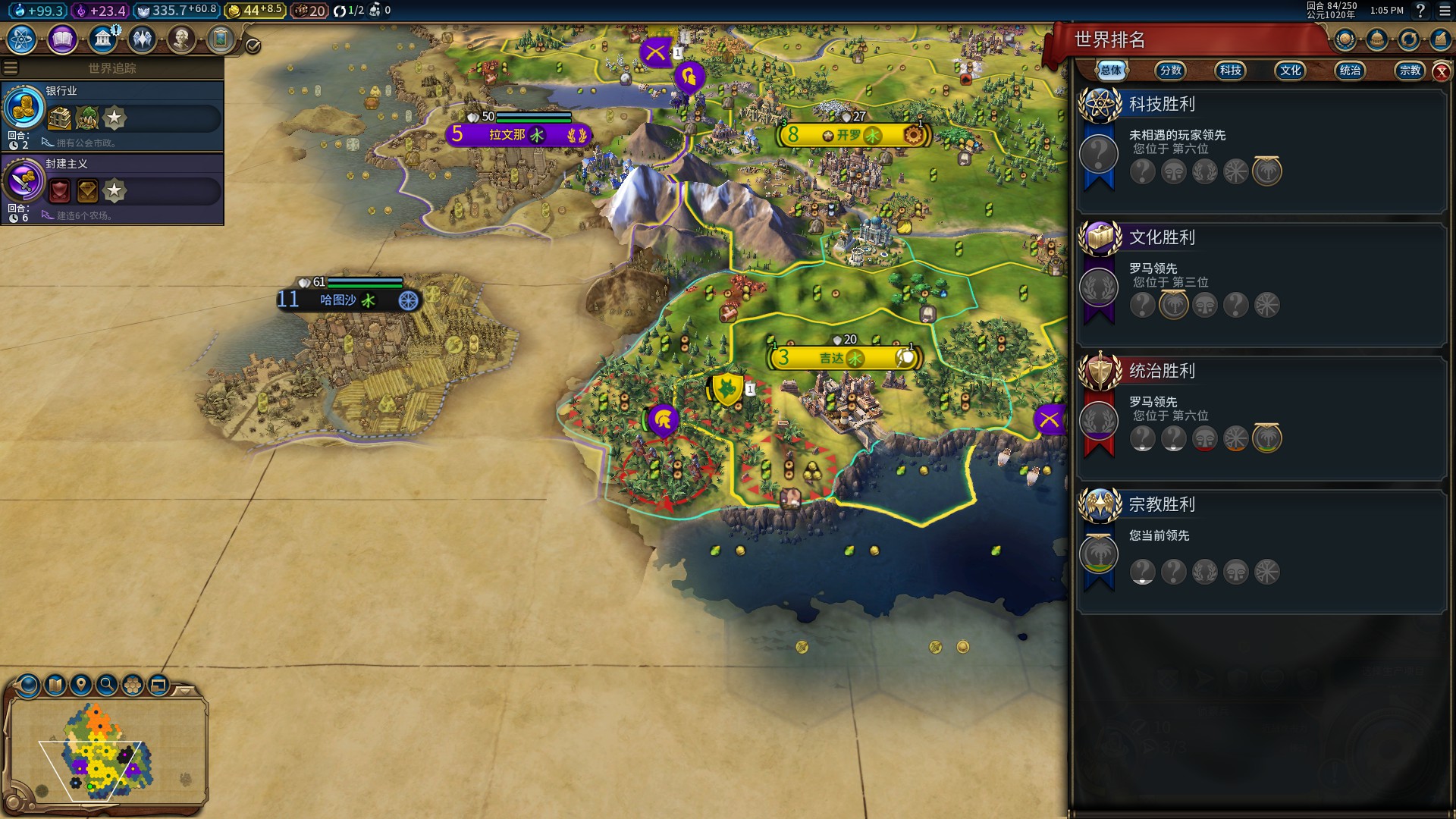Open the map pin placement tool

(x=81, y=685)
